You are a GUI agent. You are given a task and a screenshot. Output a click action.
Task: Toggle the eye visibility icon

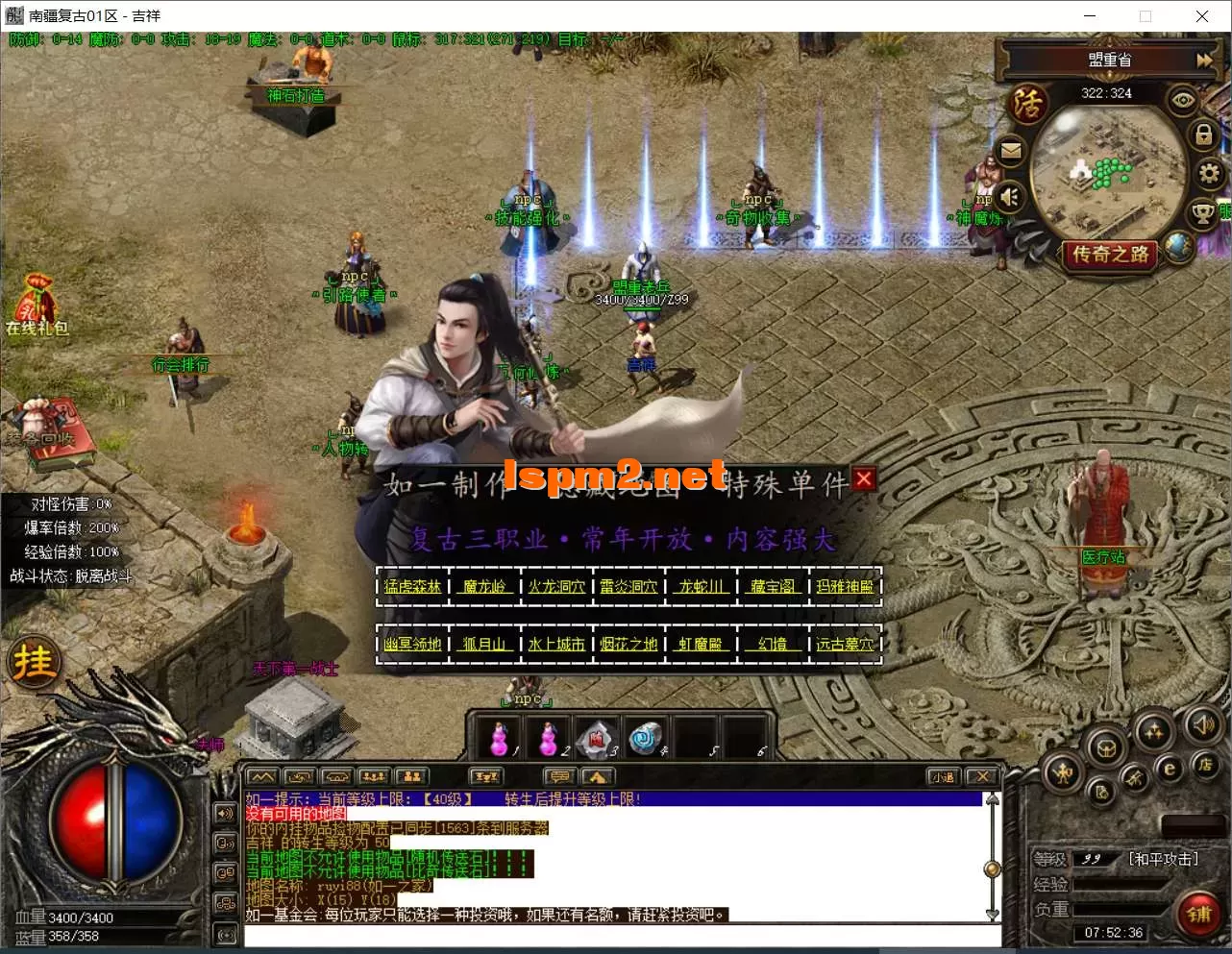(x=1183, y=100)
